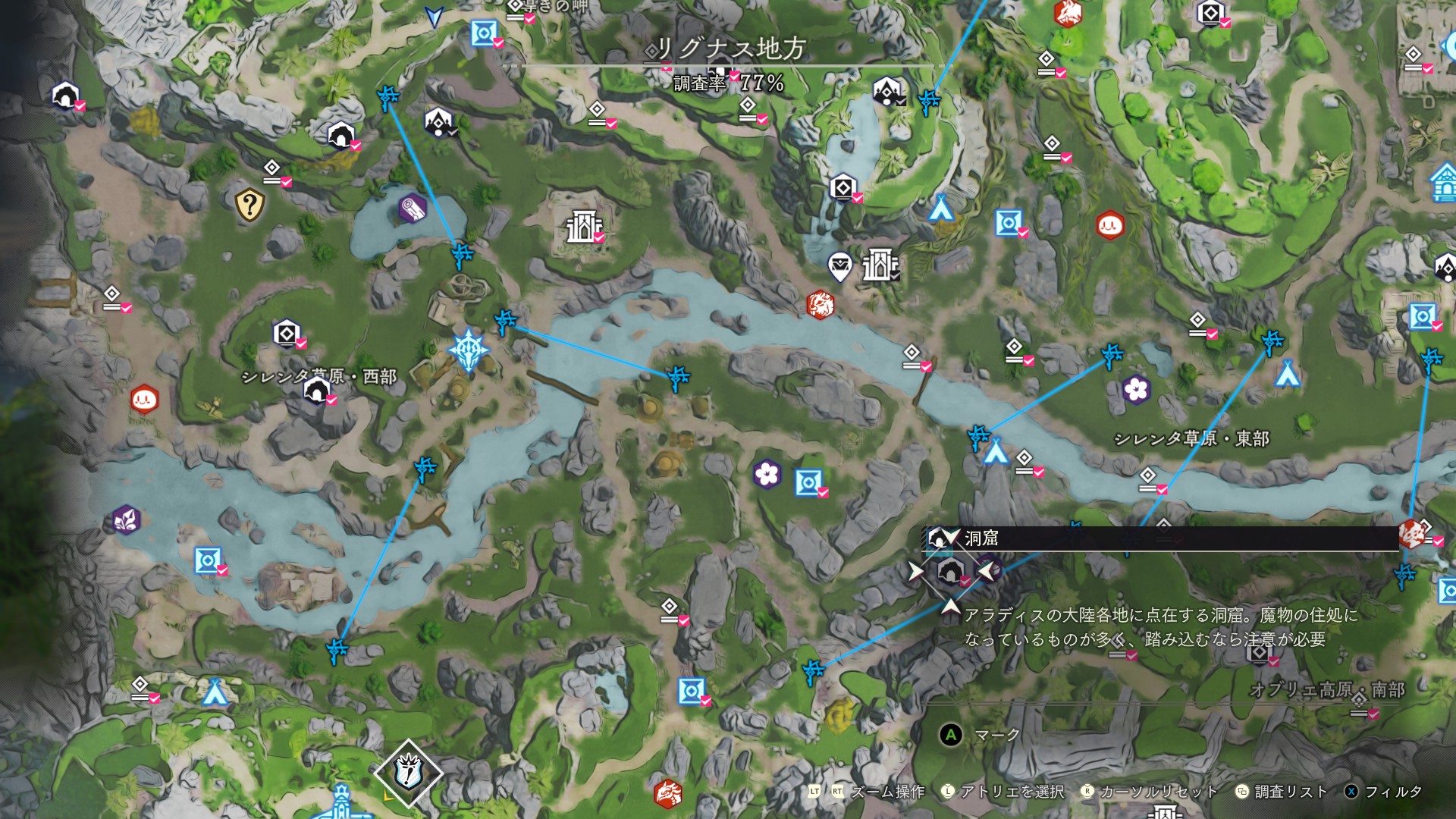Click the red lion monster marker
1456x819 pixels.
click(820, 305)
